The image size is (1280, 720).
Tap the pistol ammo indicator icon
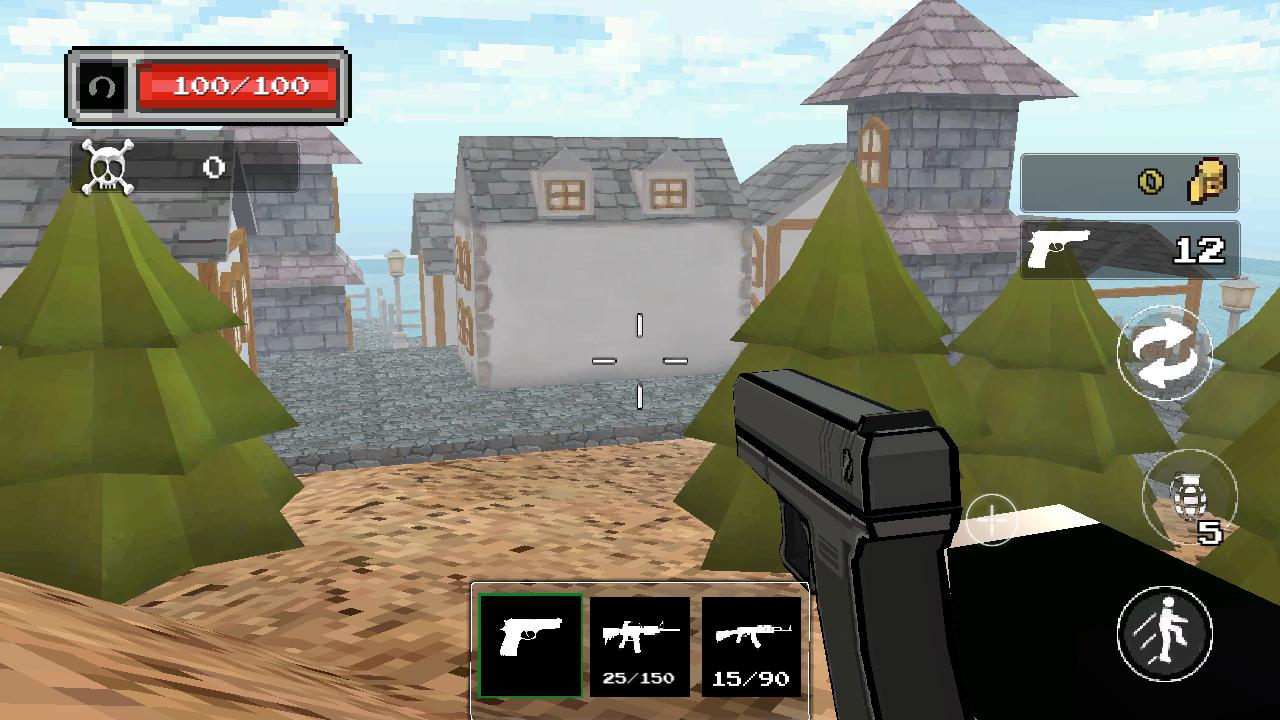pos(1057,246)
